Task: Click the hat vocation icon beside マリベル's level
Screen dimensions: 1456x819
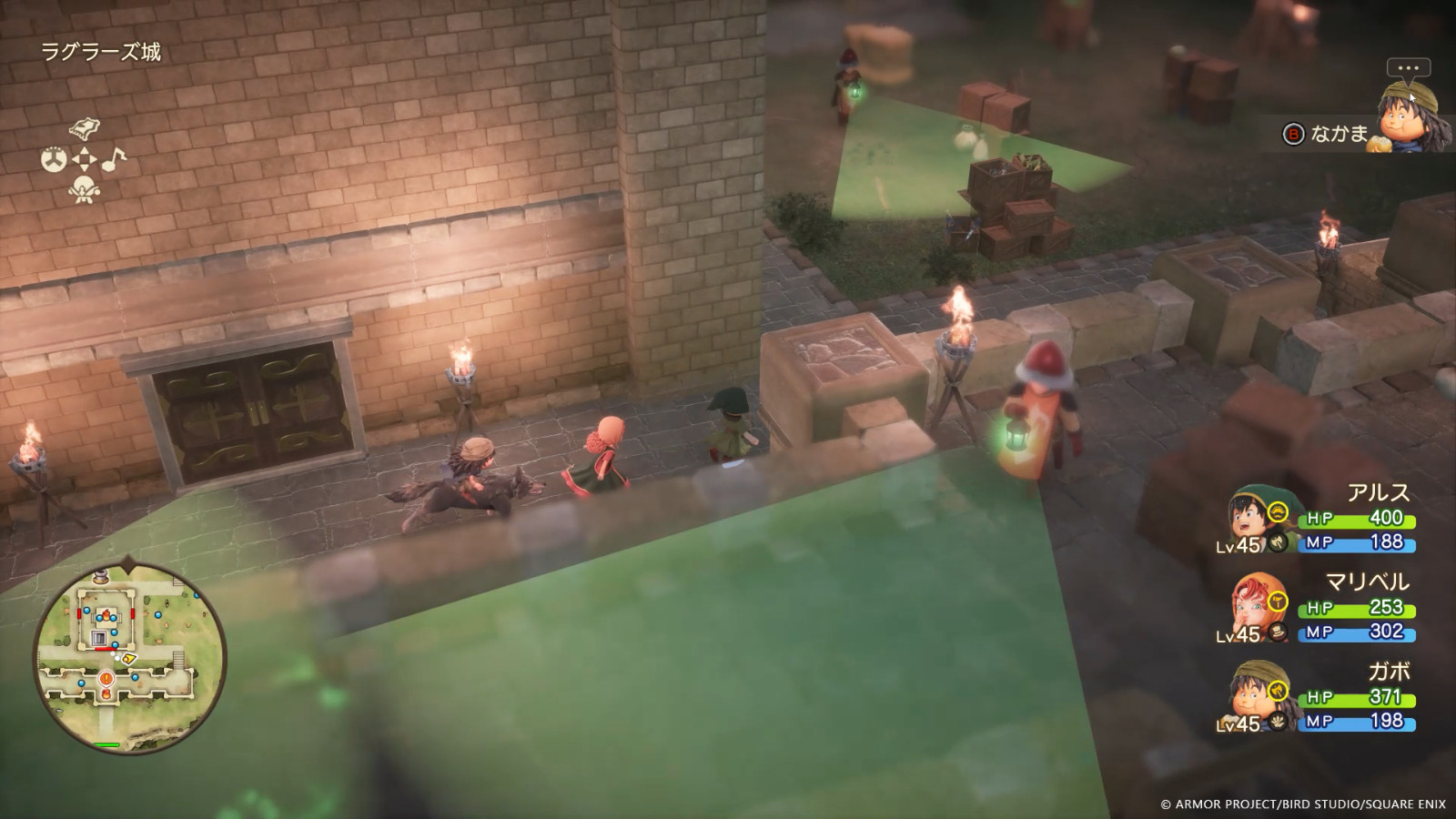Action: [x=1277, y=632]
